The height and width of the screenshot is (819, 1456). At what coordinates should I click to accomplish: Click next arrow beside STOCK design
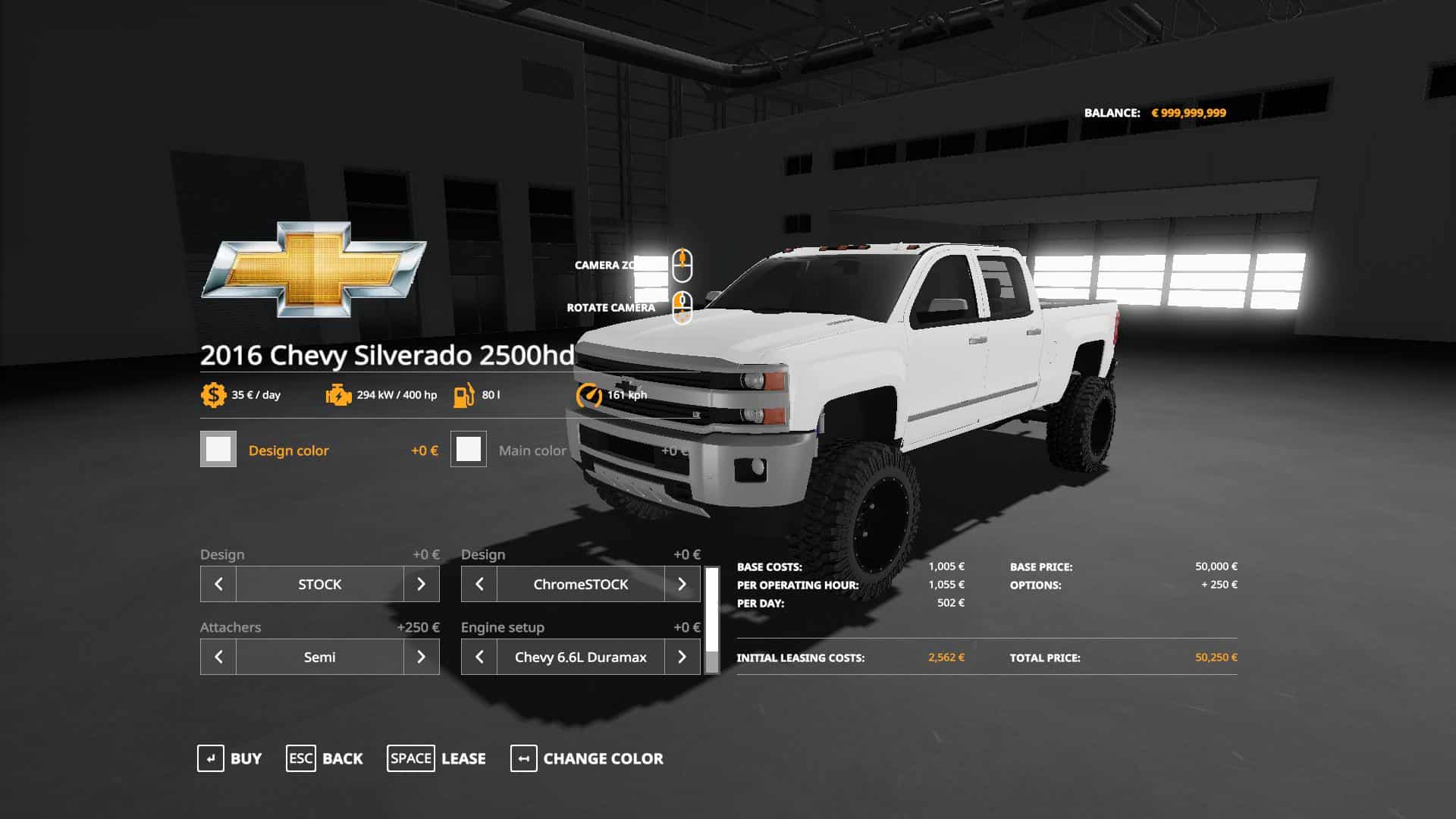click(422, 584)
